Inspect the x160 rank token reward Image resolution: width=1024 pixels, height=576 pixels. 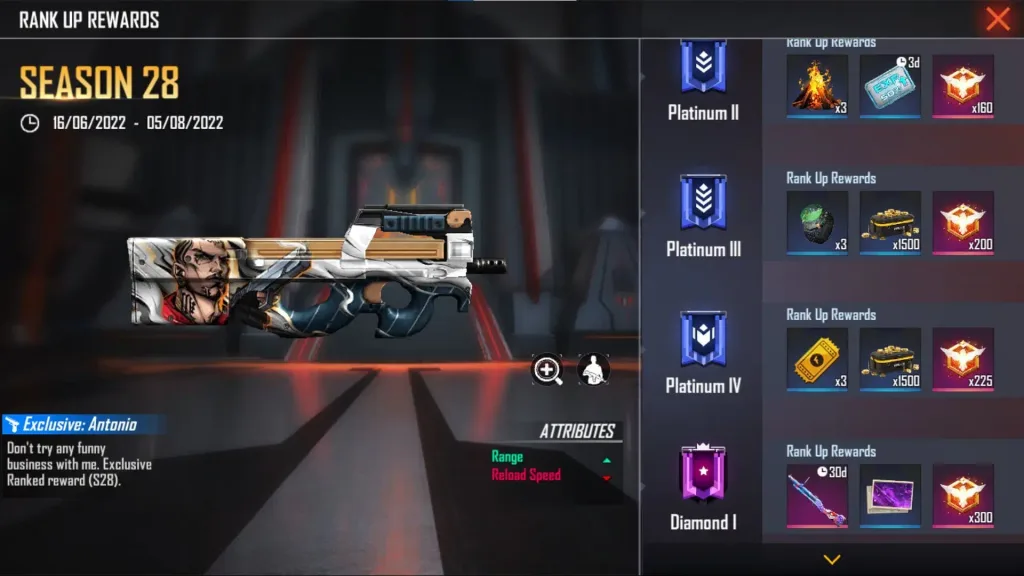(963, 85)
